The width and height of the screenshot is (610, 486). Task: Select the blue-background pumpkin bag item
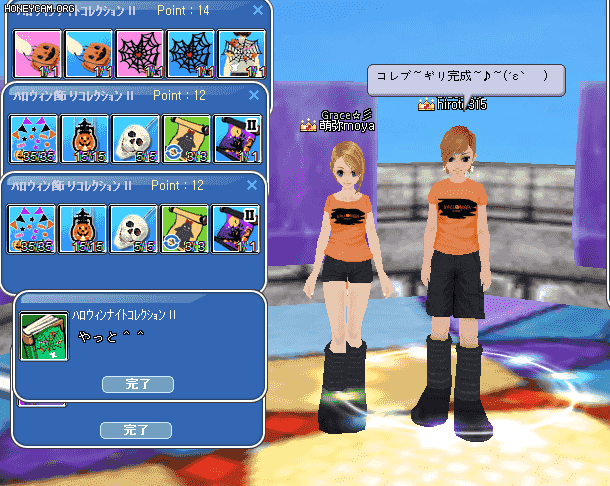(x=88, y=54)
